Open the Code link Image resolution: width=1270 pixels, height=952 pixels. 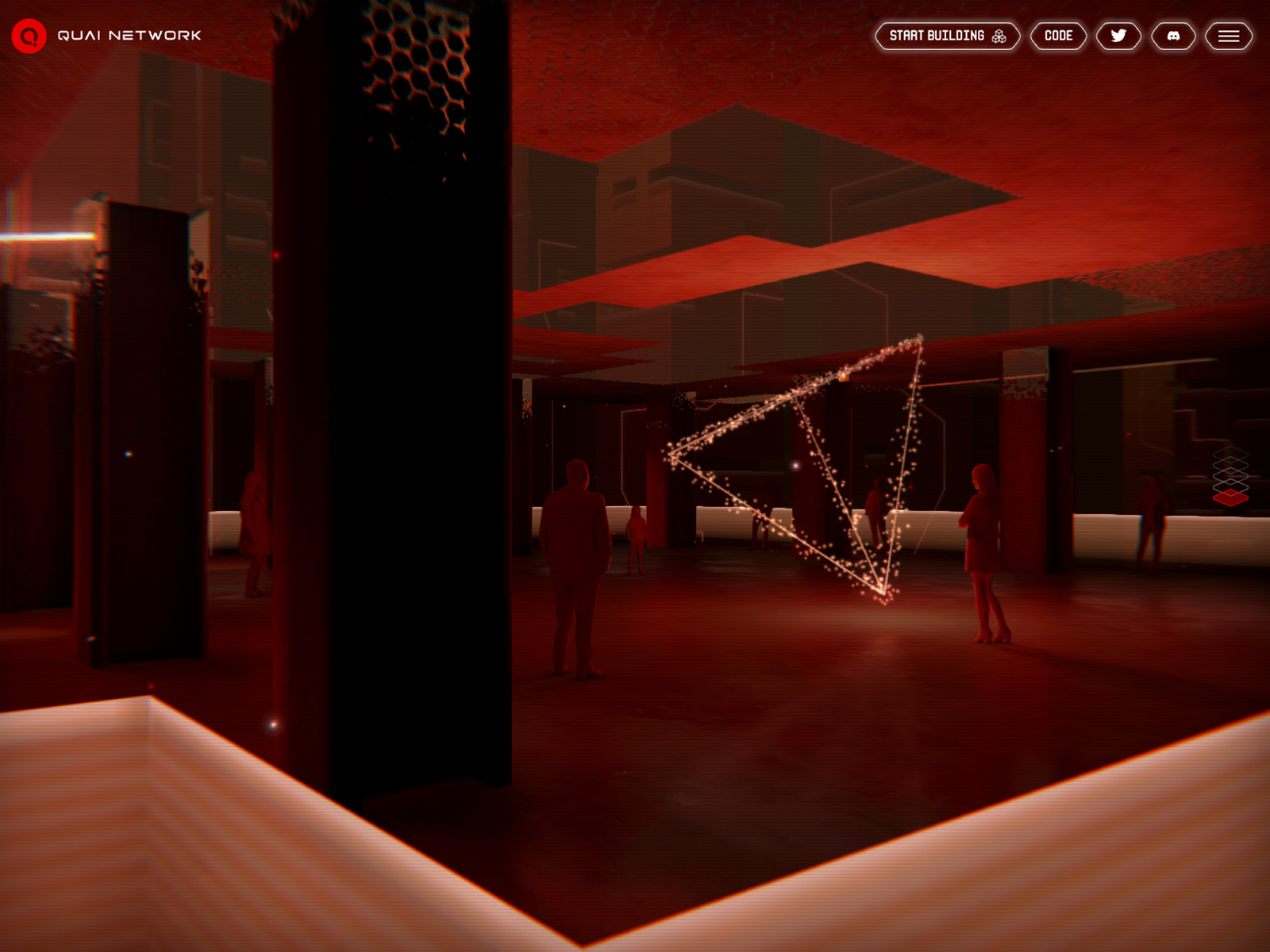coord(1058,36)
